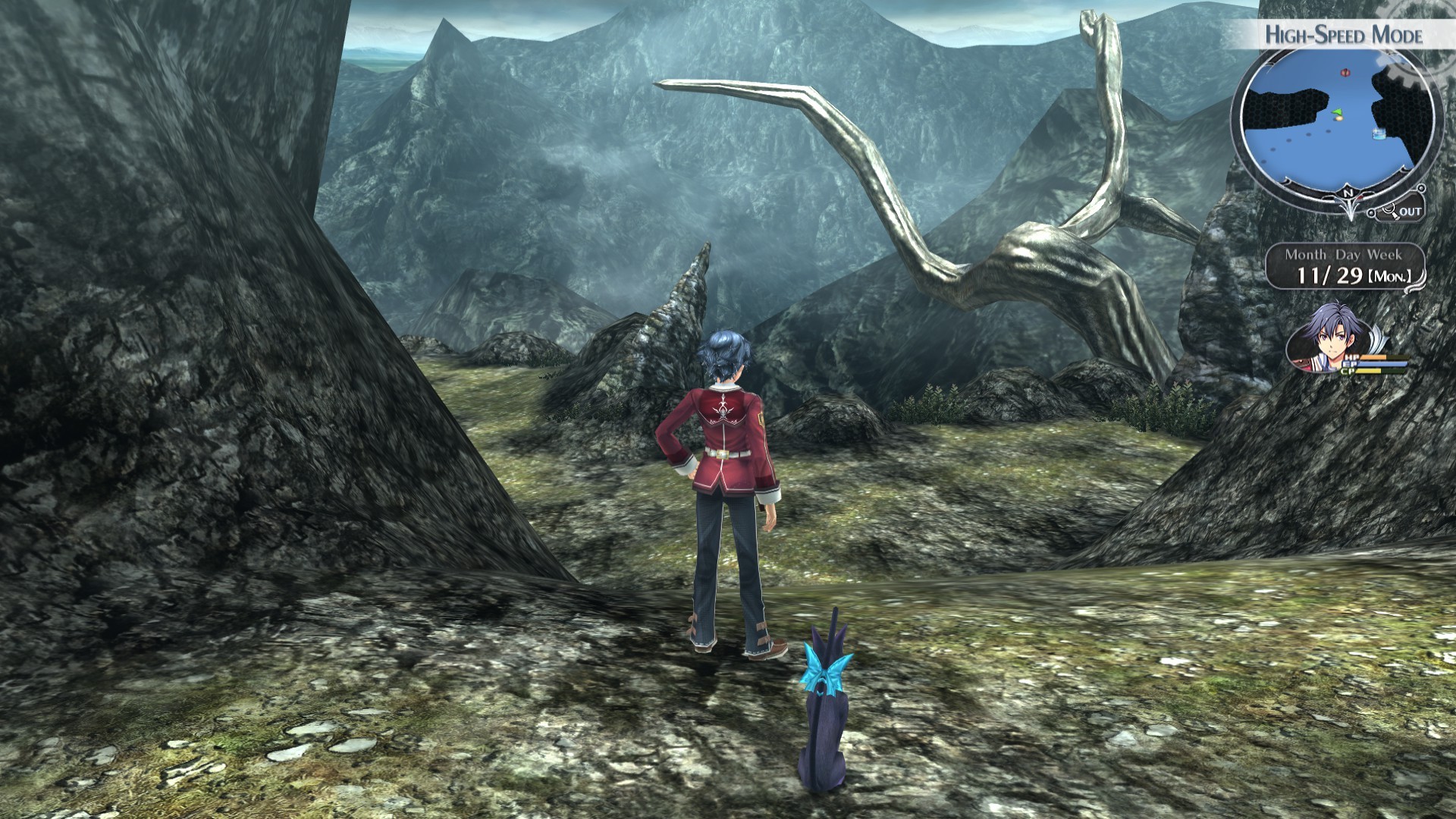Click the circular minimap
Image resolution: width=1456 pixels, height=819 pixels.
[1336, 124]
